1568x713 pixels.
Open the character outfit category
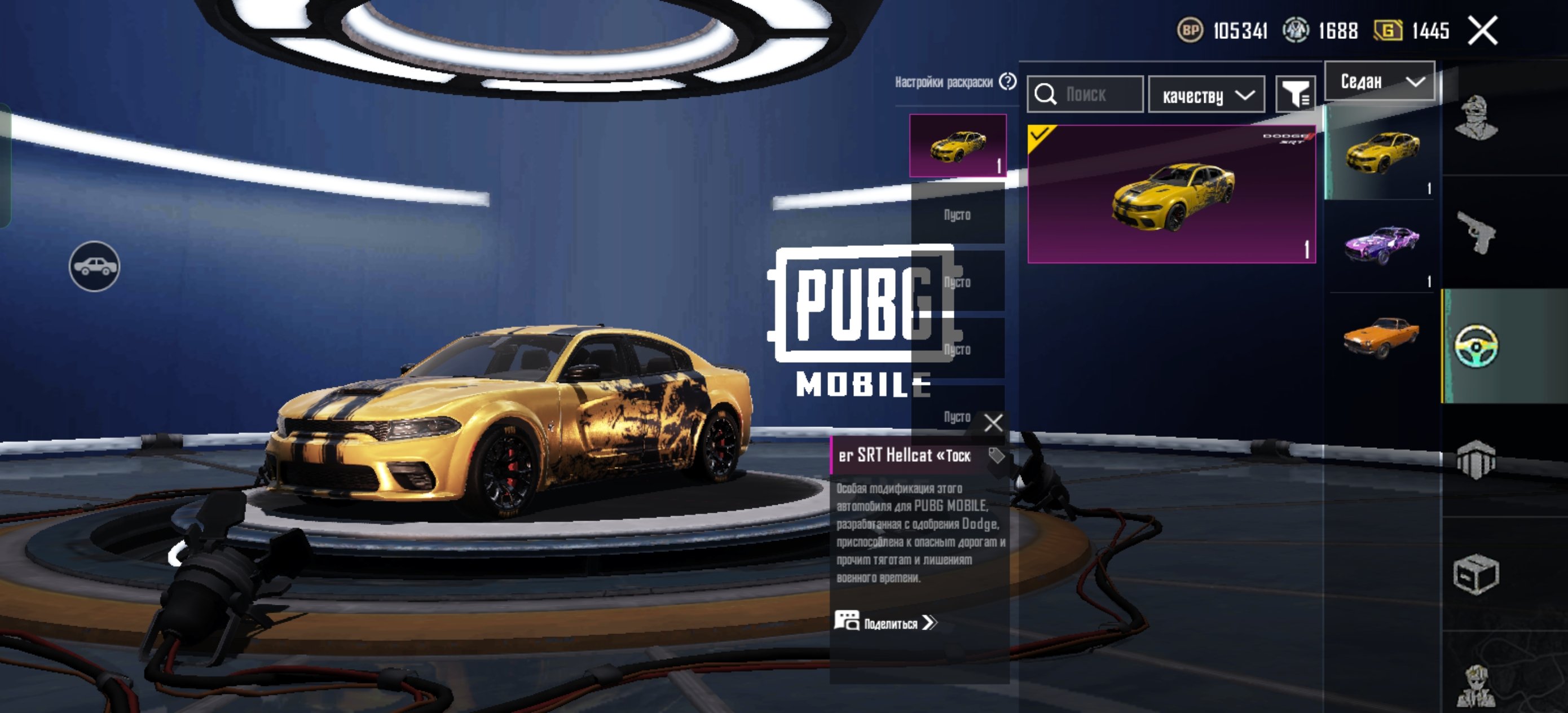click(1475, 118)
